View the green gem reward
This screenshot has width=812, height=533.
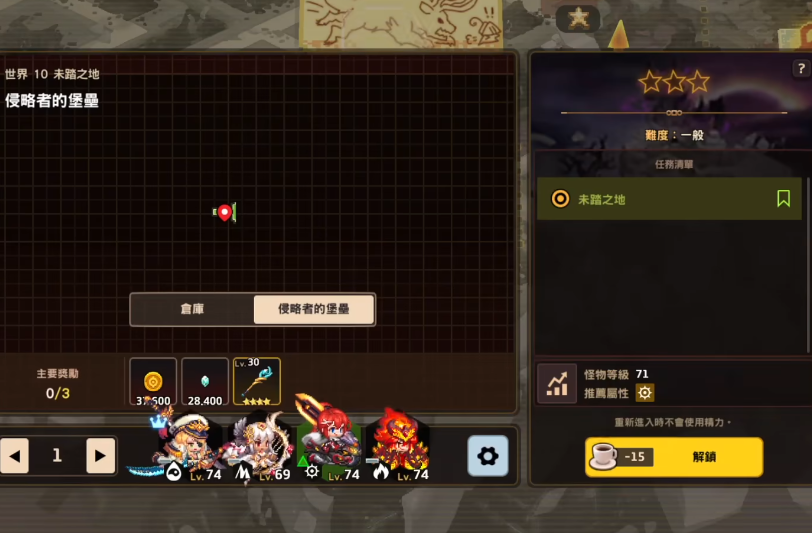(x=205, y=382)
